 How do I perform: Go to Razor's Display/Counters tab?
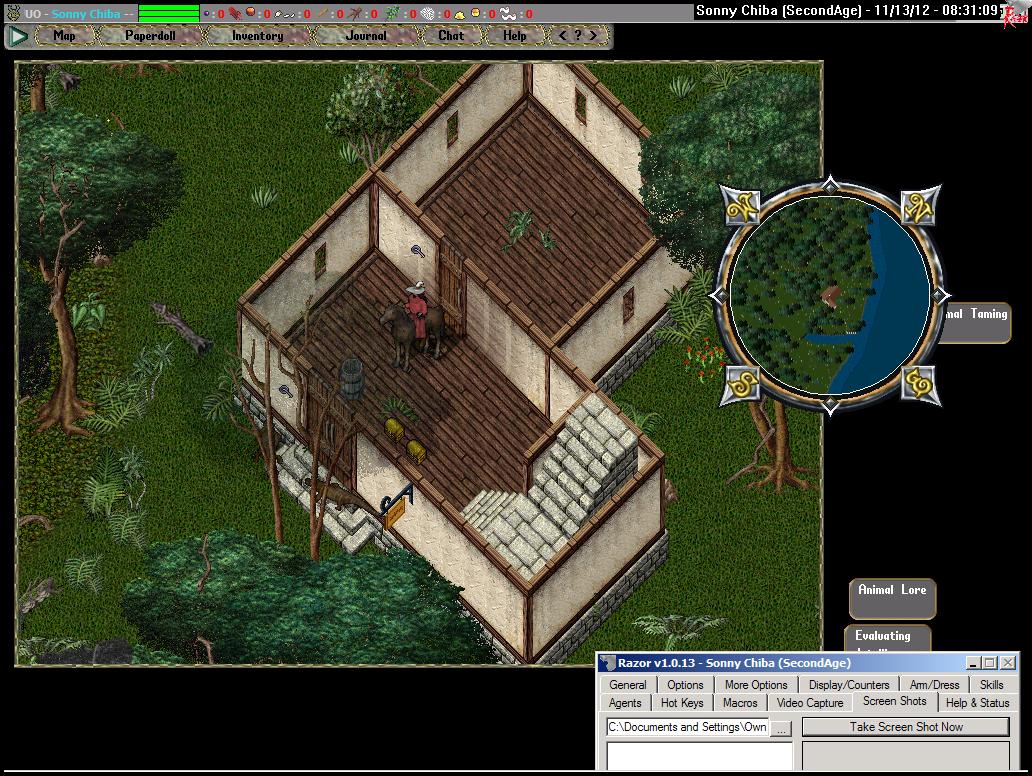[849, 685]
